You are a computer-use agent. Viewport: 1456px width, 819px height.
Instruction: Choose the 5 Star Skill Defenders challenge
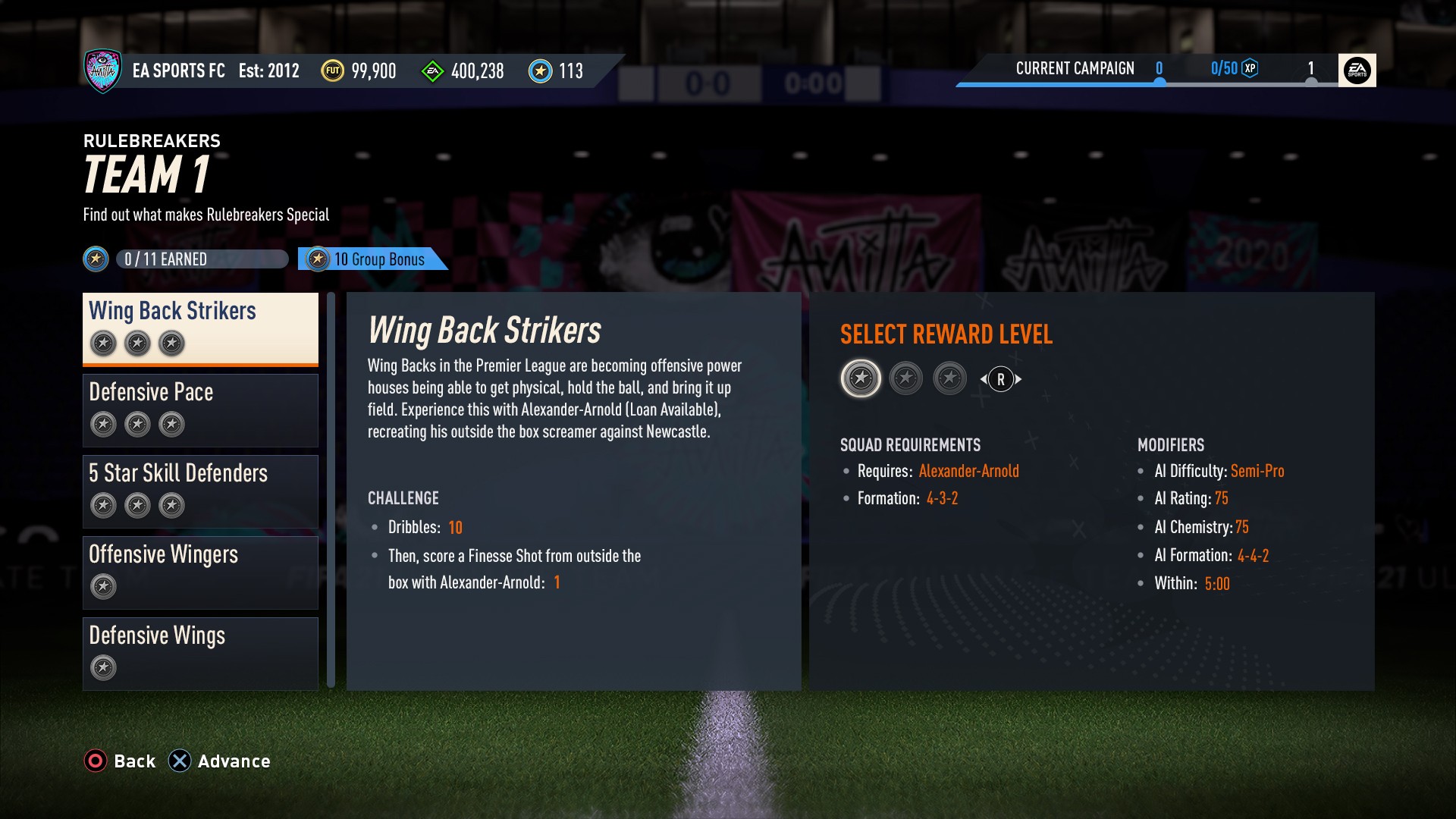(x=200, y=491)
